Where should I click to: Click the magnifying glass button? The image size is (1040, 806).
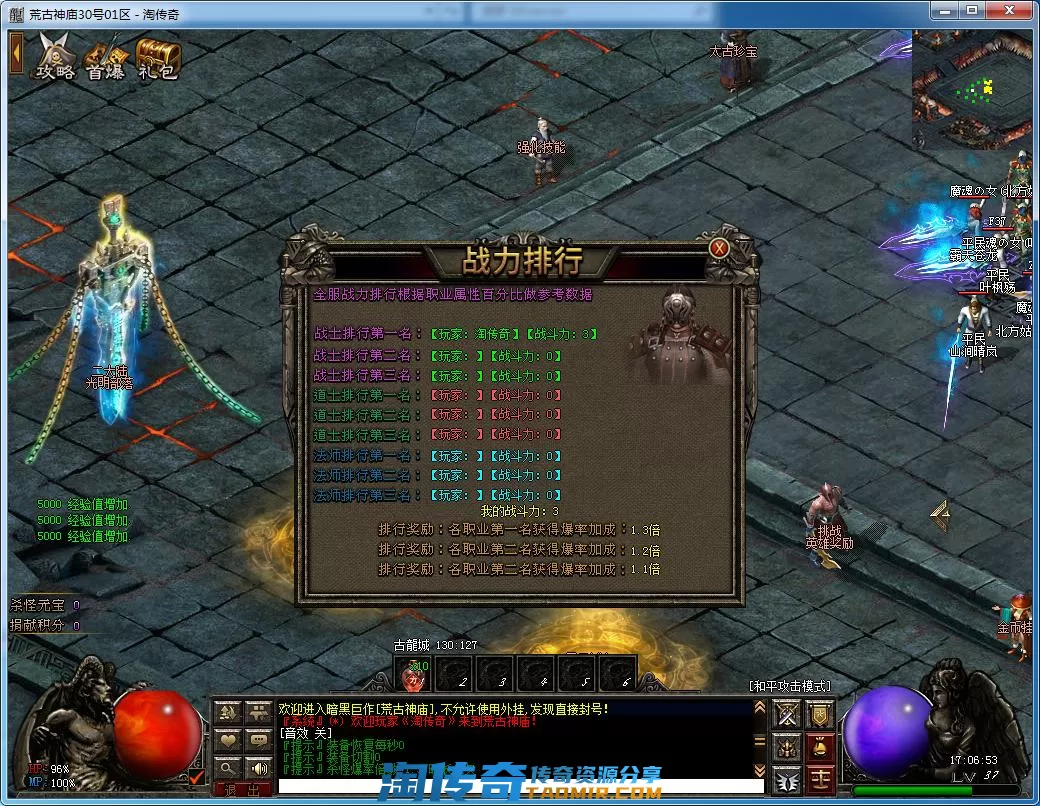(x=229, y=768)
